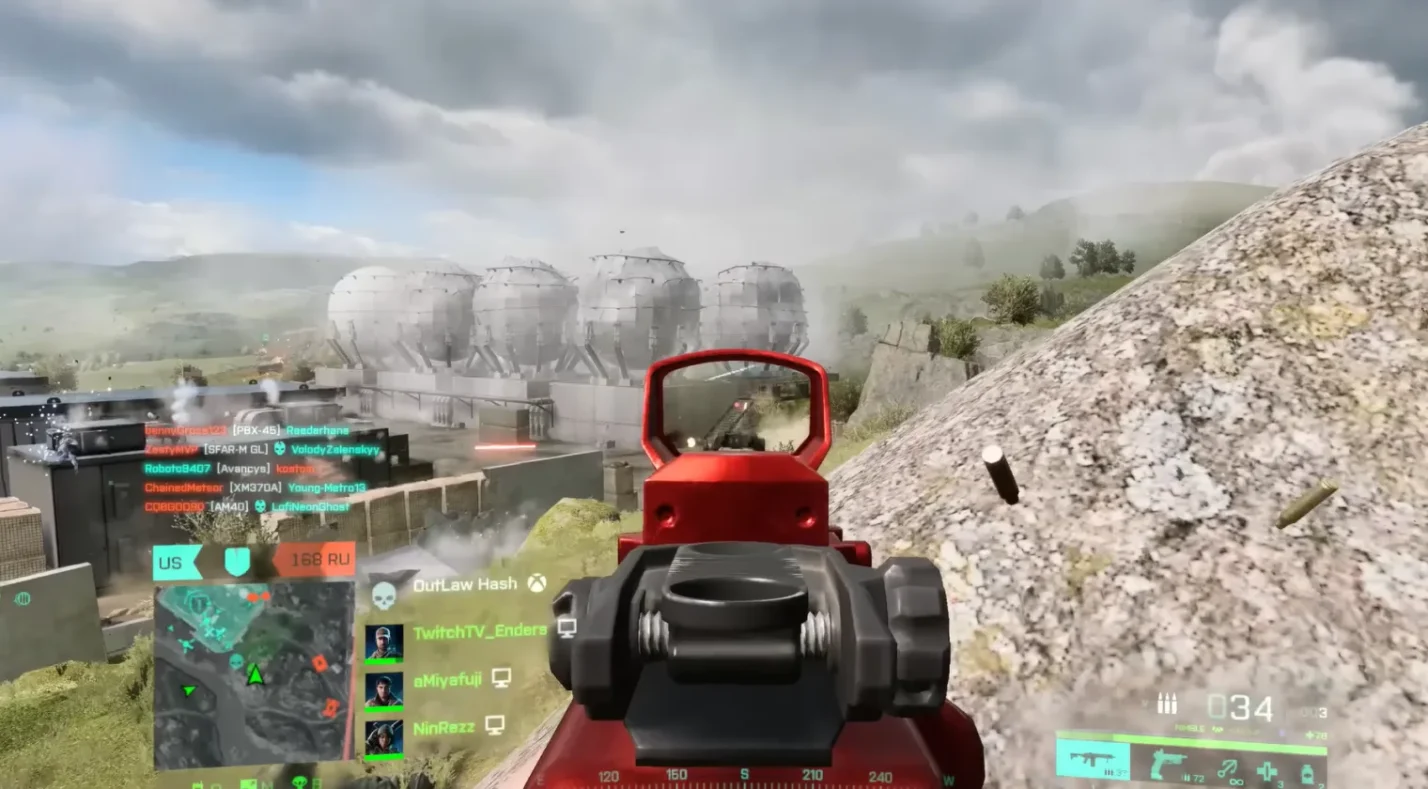Click the shield objective icon between team scores
The image size is (1428, 789).
click(237, 562)
